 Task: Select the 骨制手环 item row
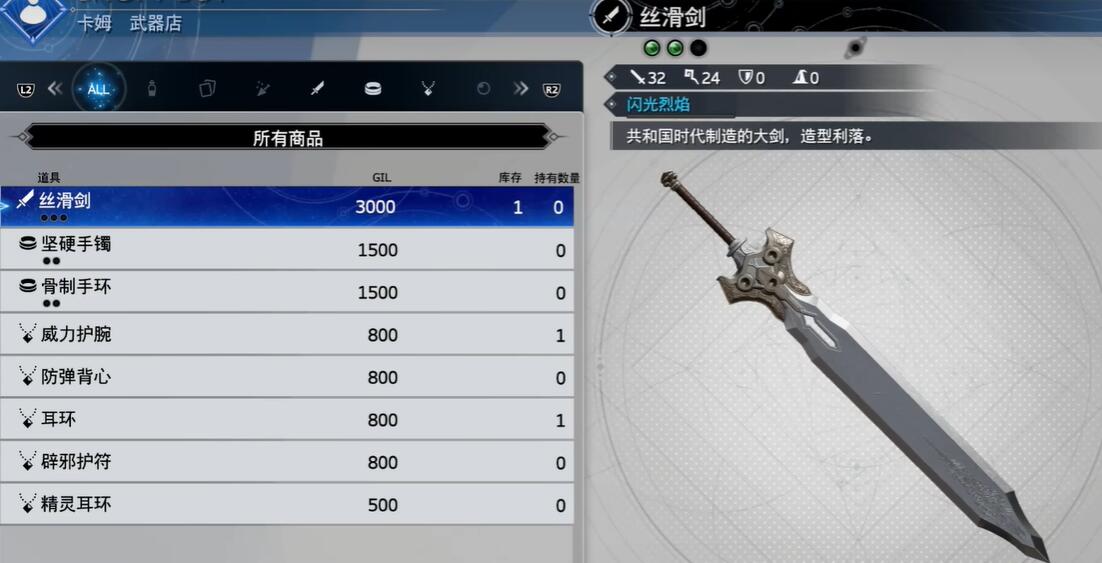[x=287, y=292]
